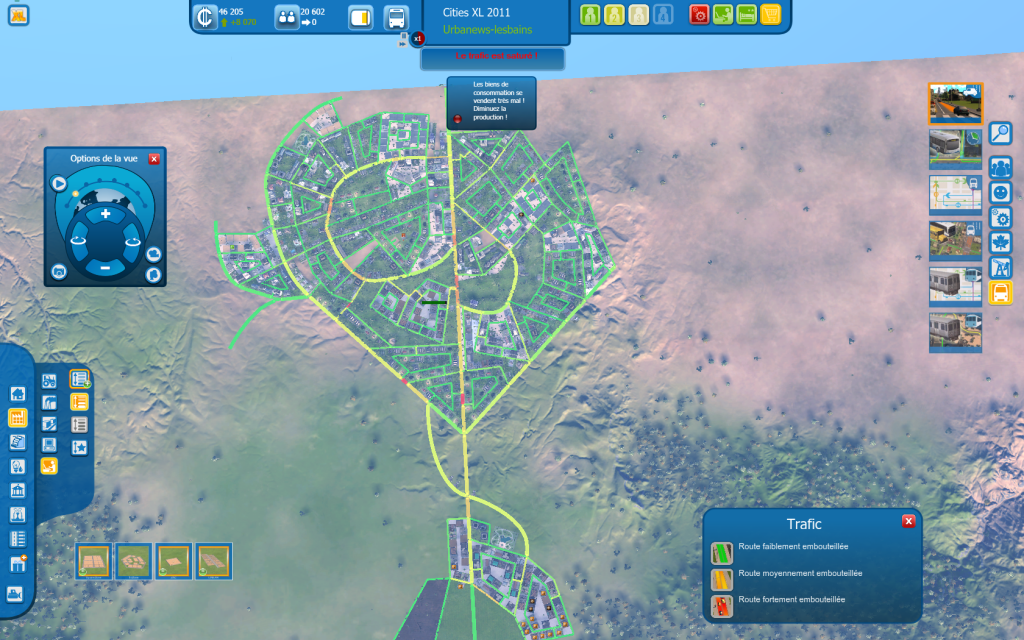
Task: Select the bus route map overlay thumbnail
Action: [x=955, y=195]
